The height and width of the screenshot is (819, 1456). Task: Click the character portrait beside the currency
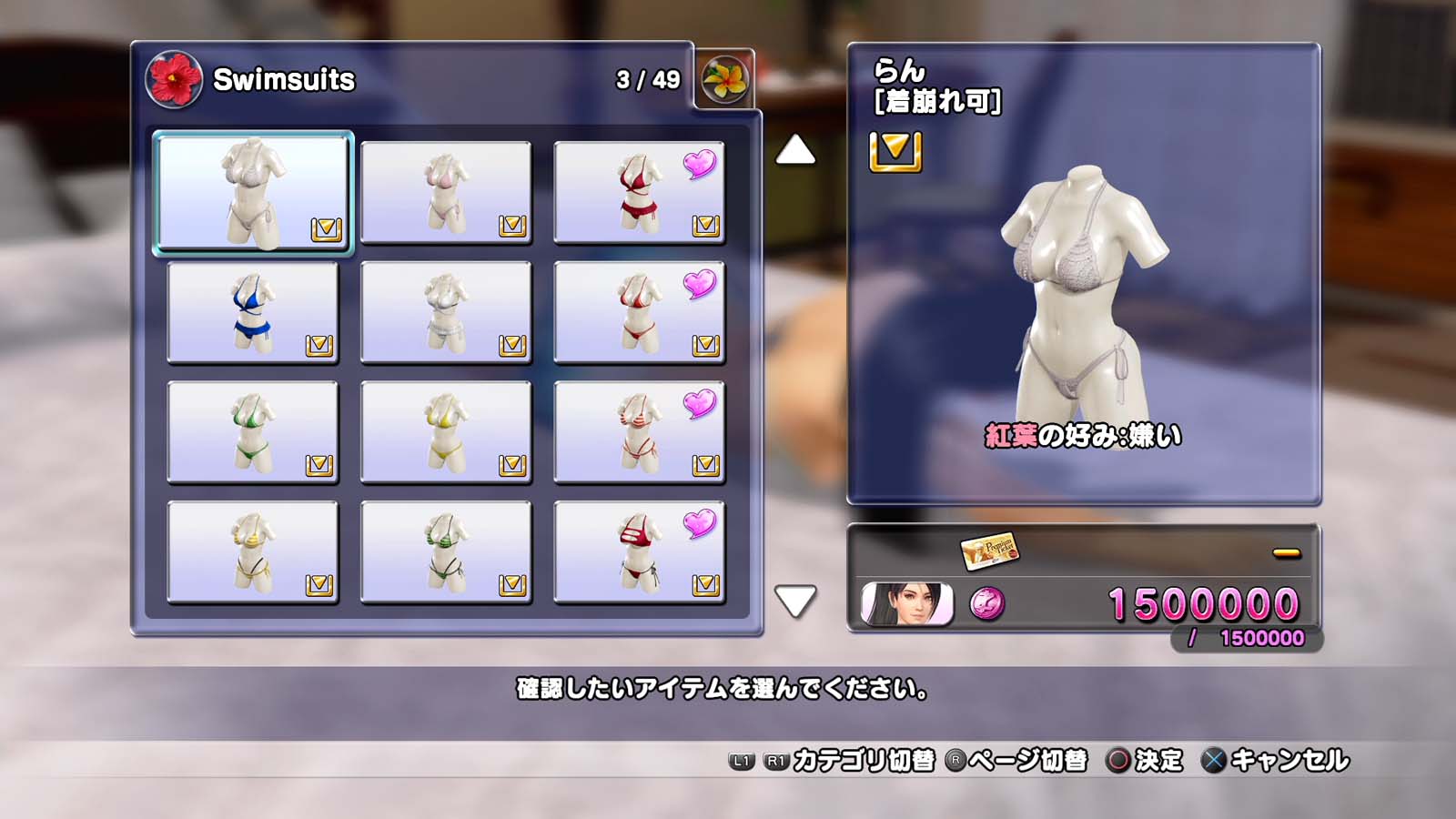coord(907,604)
